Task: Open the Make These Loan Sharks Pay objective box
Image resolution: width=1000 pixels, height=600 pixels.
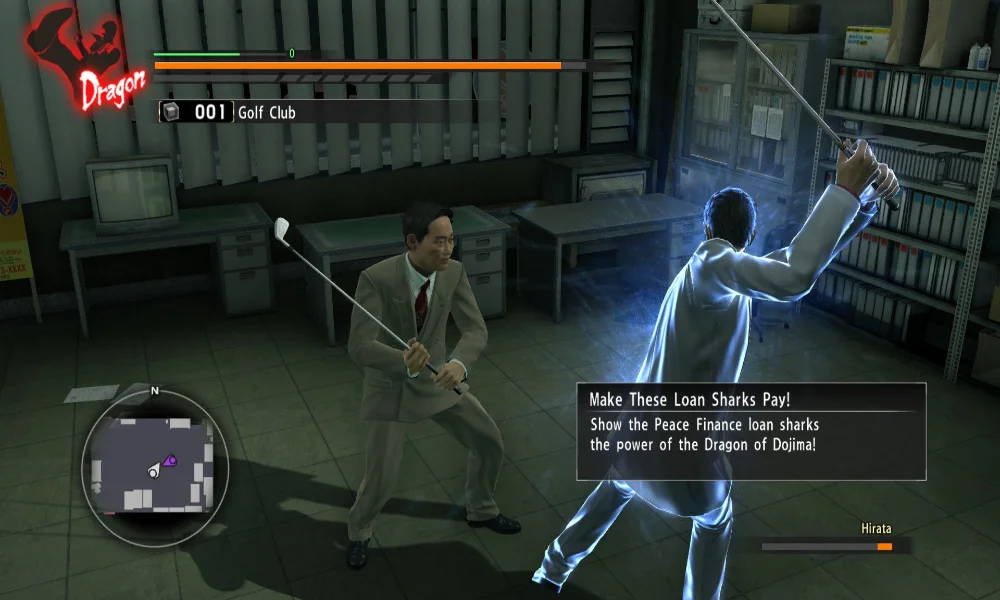Action: [750, 431]
